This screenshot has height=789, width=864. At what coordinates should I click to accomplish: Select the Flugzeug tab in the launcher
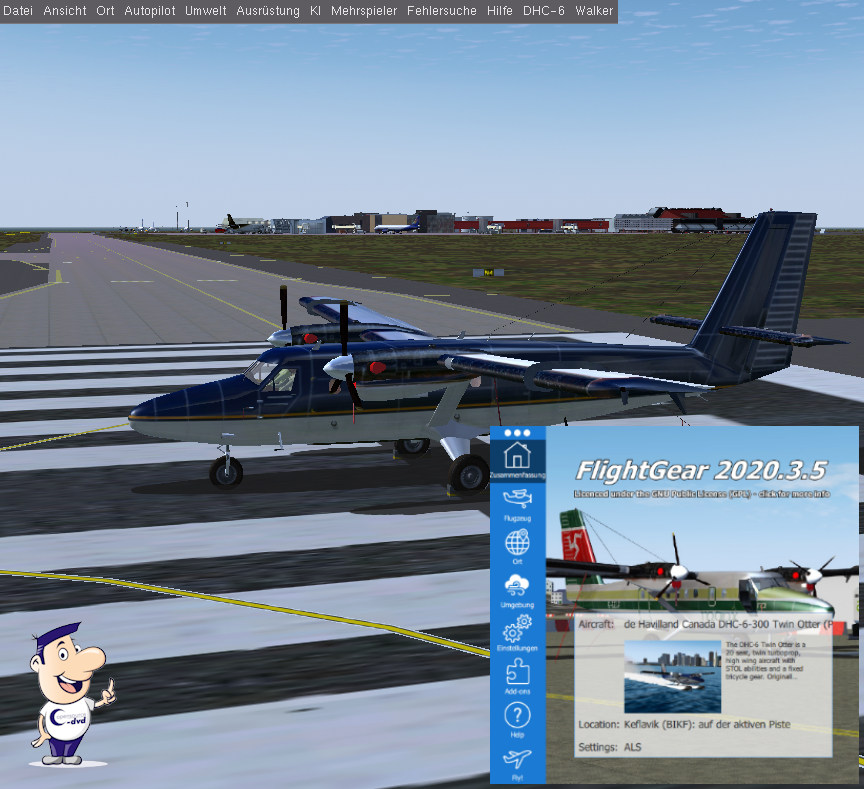(517, 503)
